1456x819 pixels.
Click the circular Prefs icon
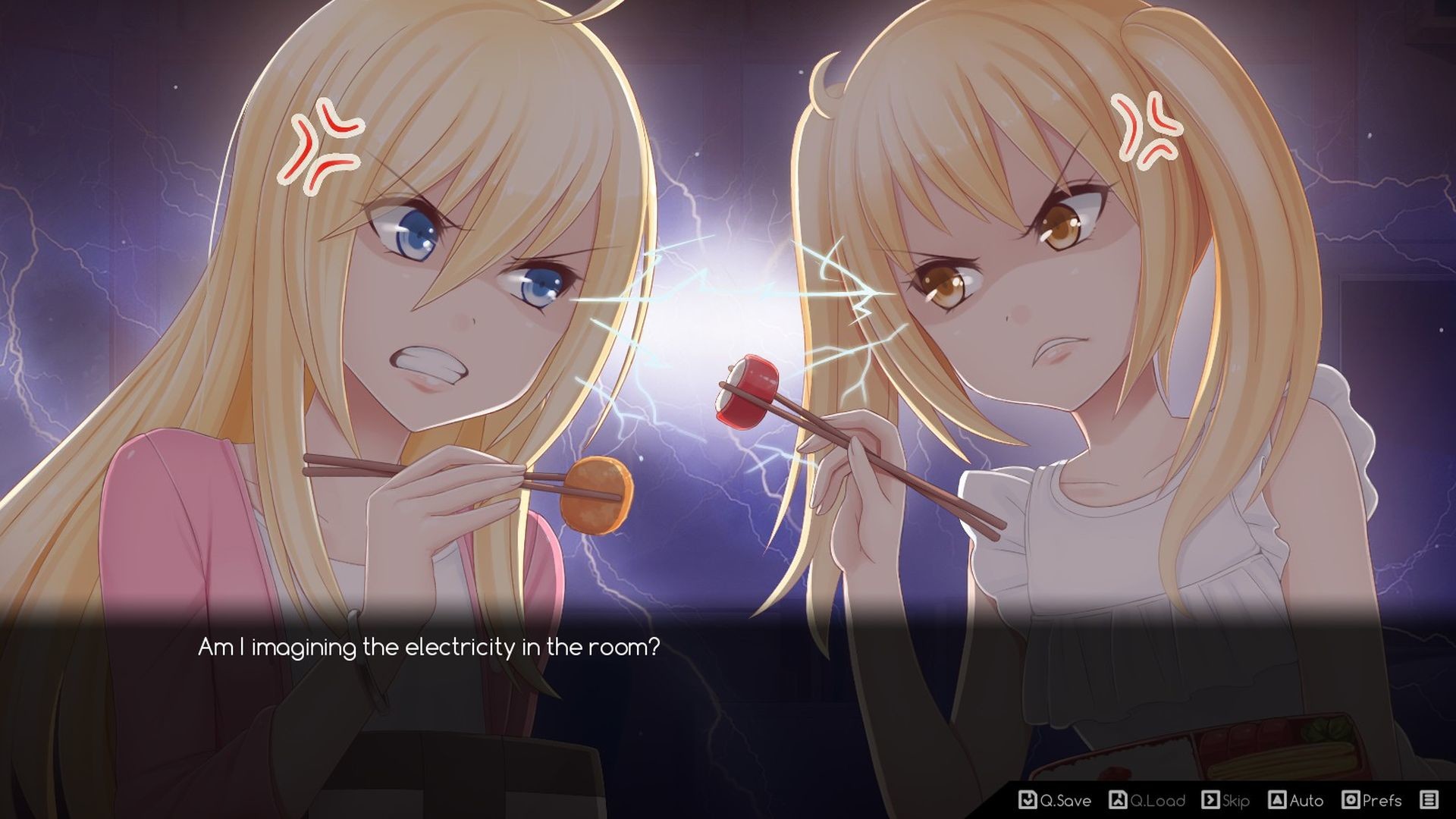[x=1351, y=801]
